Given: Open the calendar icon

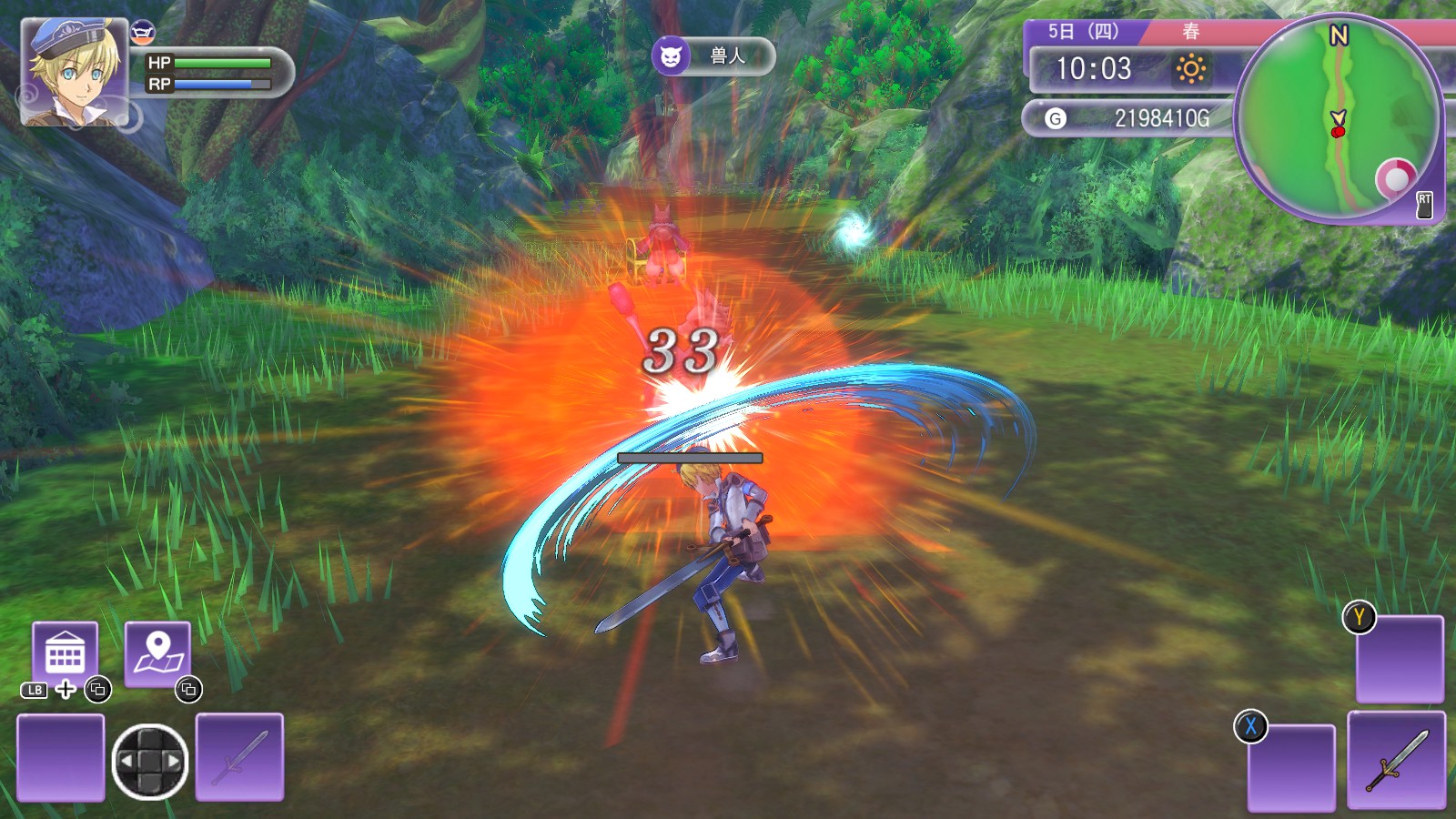Looking at the screenshot, I should tap(66, 652).
